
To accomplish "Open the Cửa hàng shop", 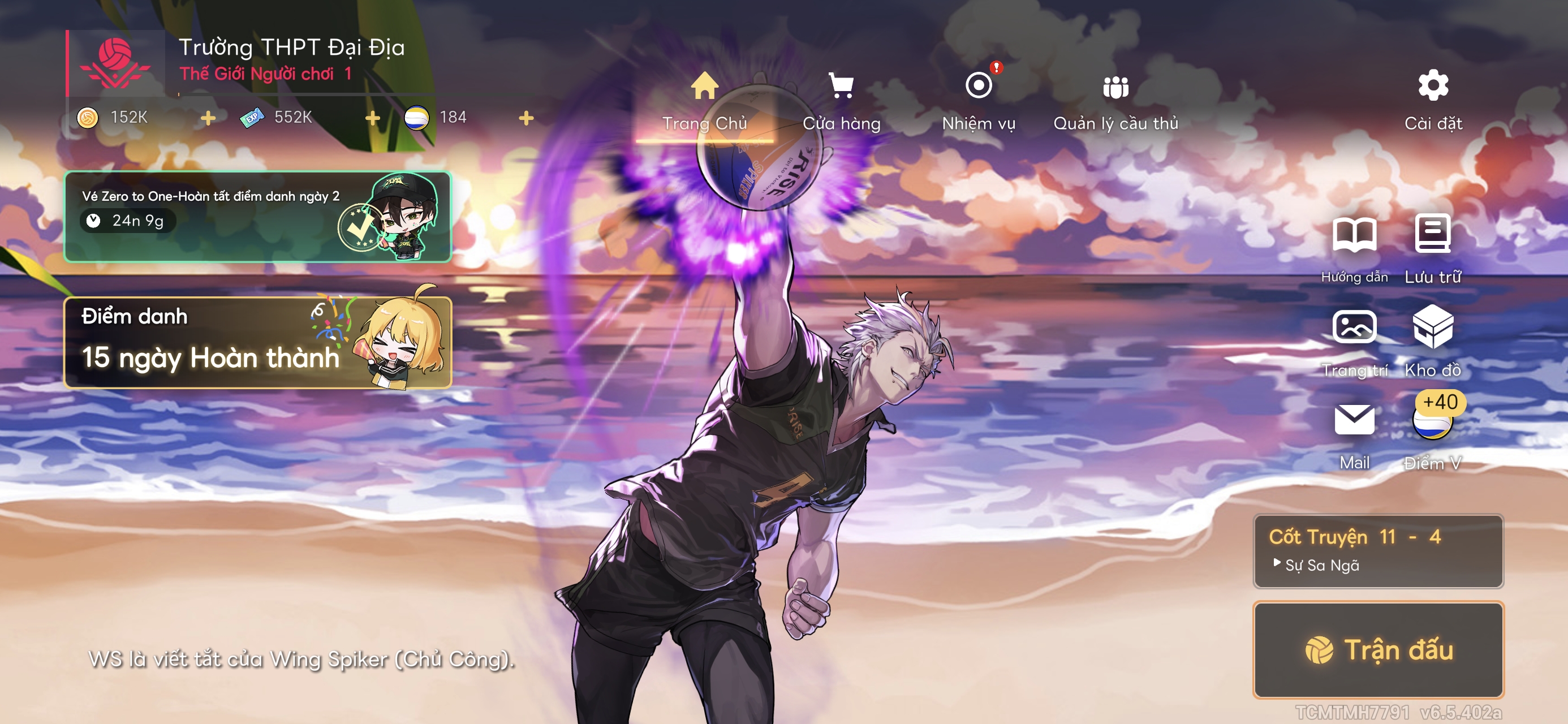I will tap(841, 101).
